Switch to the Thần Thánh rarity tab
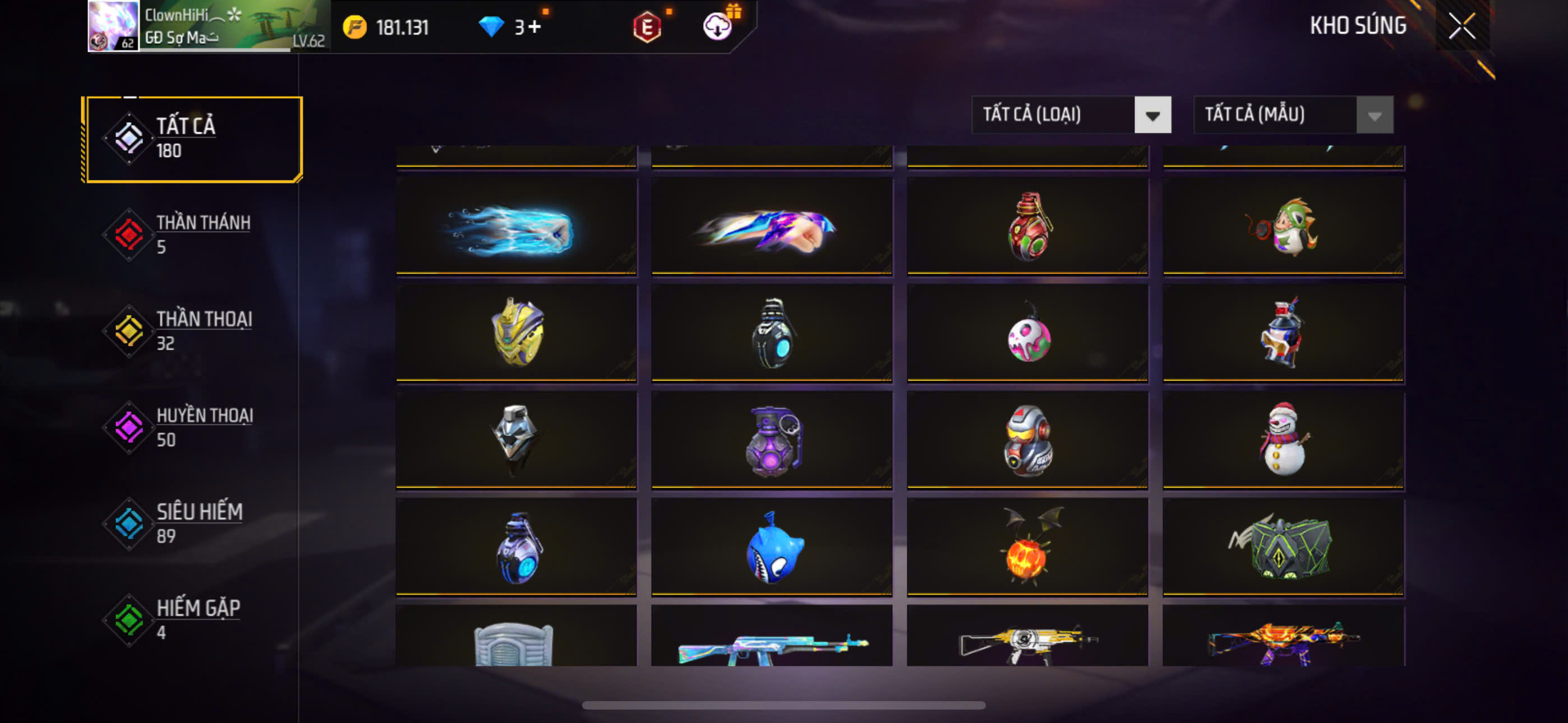 [193, 234]
